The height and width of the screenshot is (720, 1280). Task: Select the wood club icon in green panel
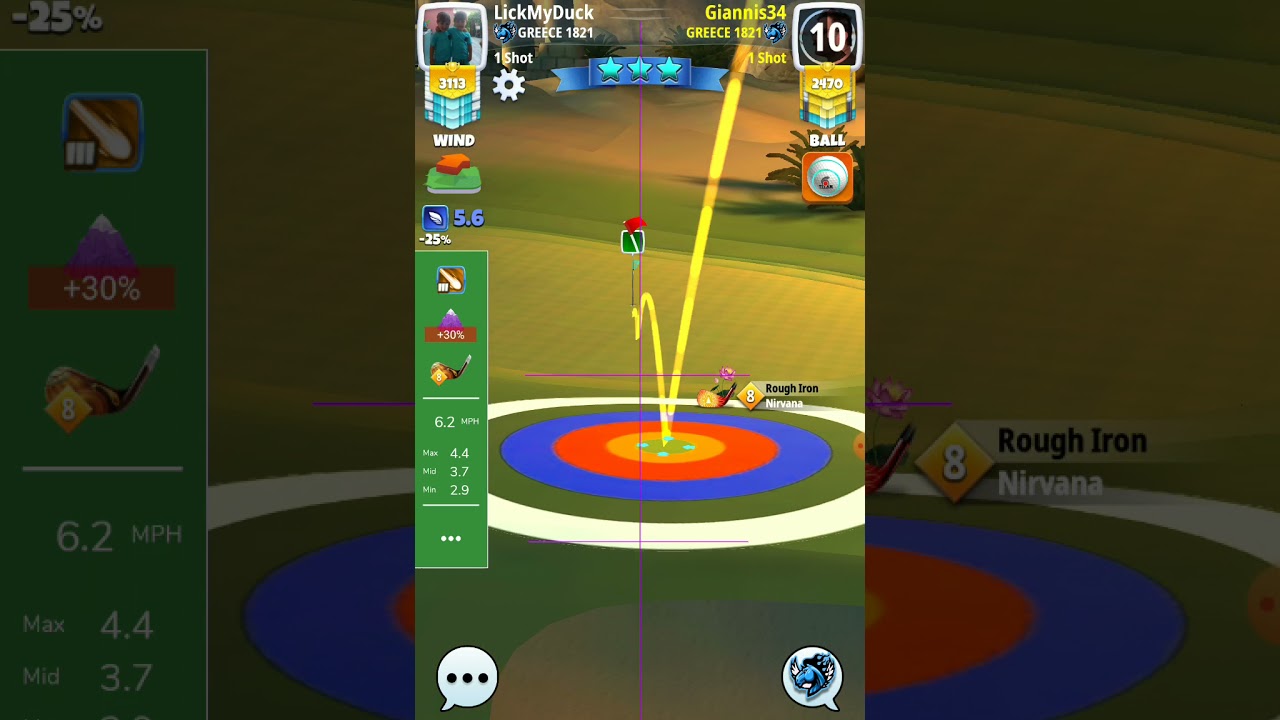[x=450, y=280]
